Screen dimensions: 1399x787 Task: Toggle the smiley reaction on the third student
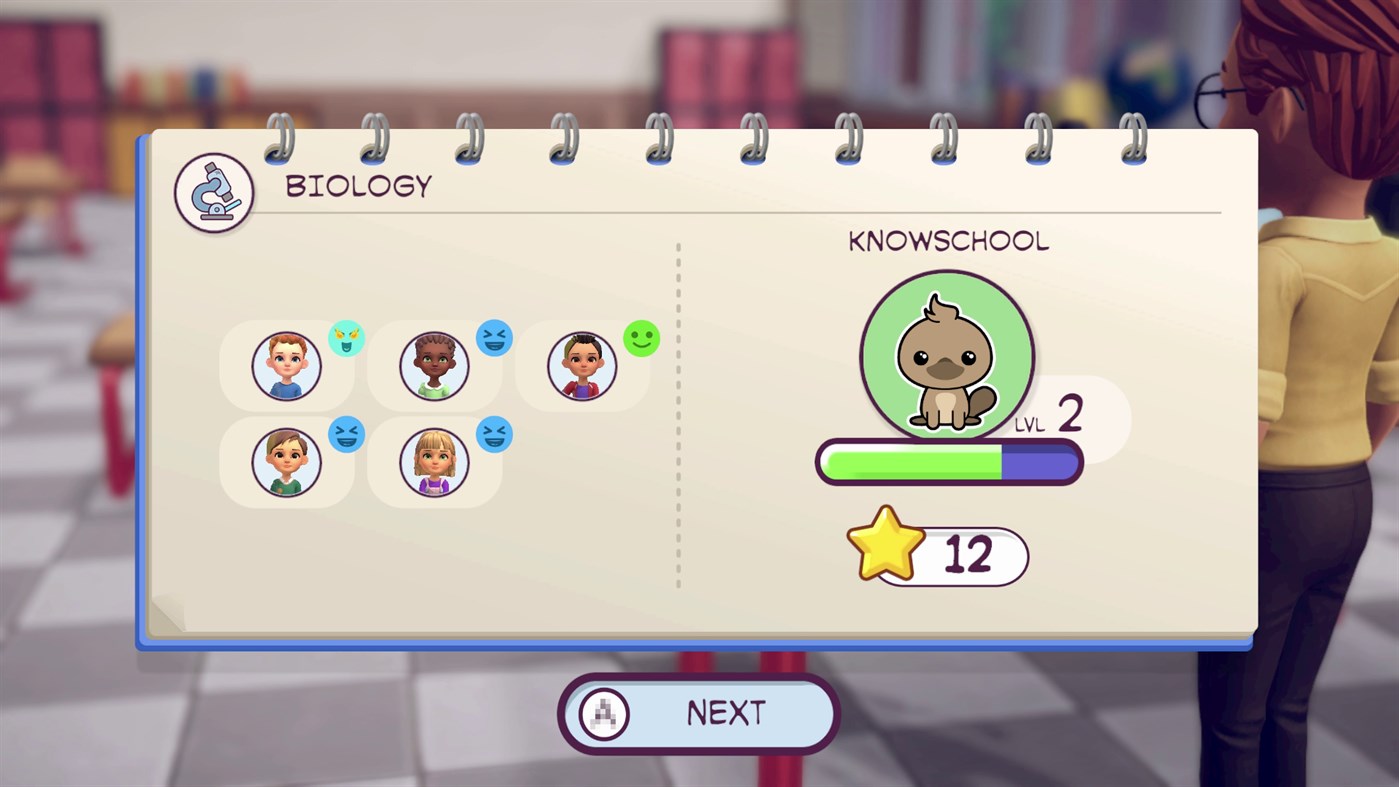click(641, 339)
